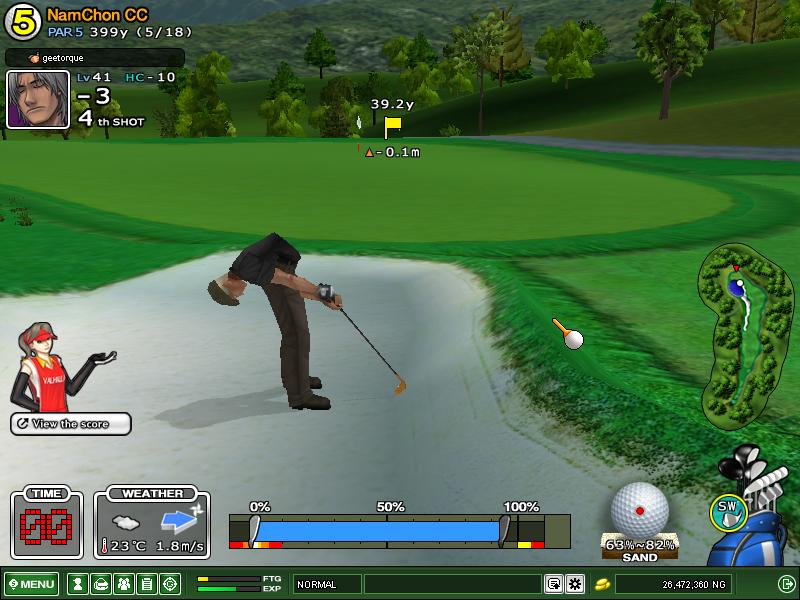The width and height of the screenshot is (800, 600).
Task: Click the green exit arrow button
Action: click(x=786, y=584)
